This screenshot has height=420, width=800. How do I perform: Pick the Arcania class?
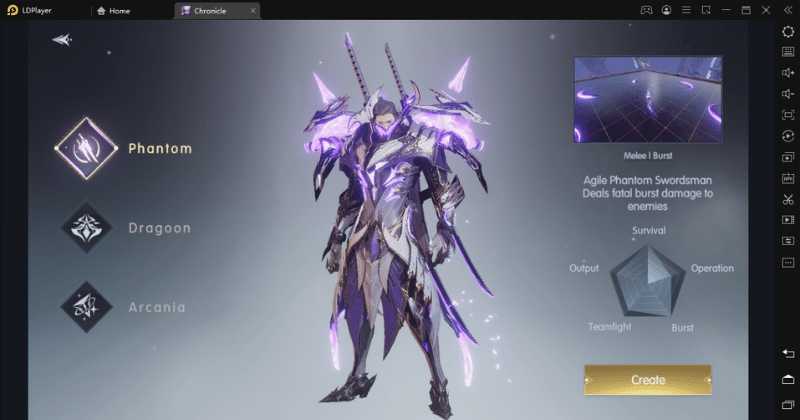tap(86, 306)
